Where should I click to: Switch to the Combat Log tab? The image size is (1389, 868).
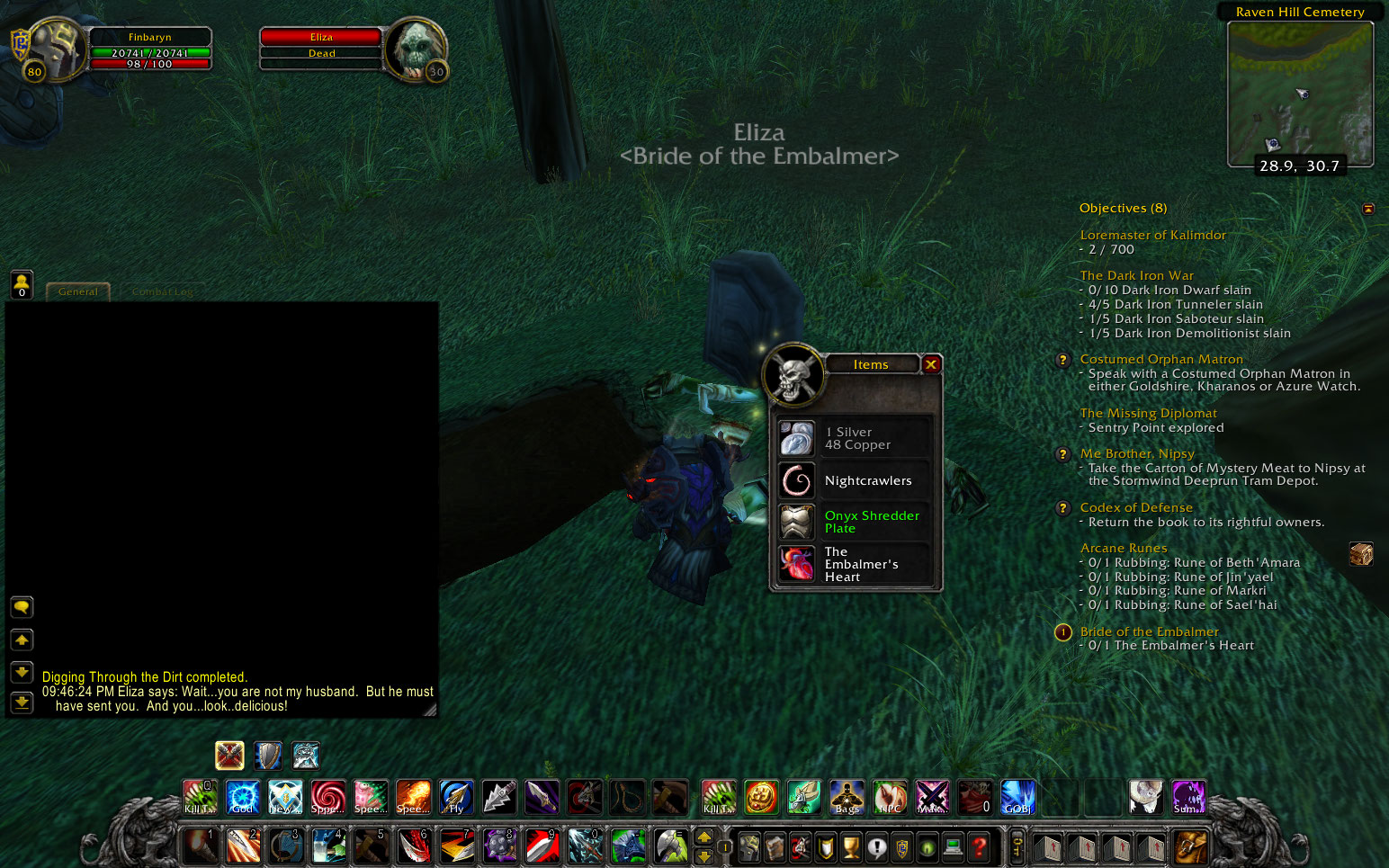click(162, 291)
